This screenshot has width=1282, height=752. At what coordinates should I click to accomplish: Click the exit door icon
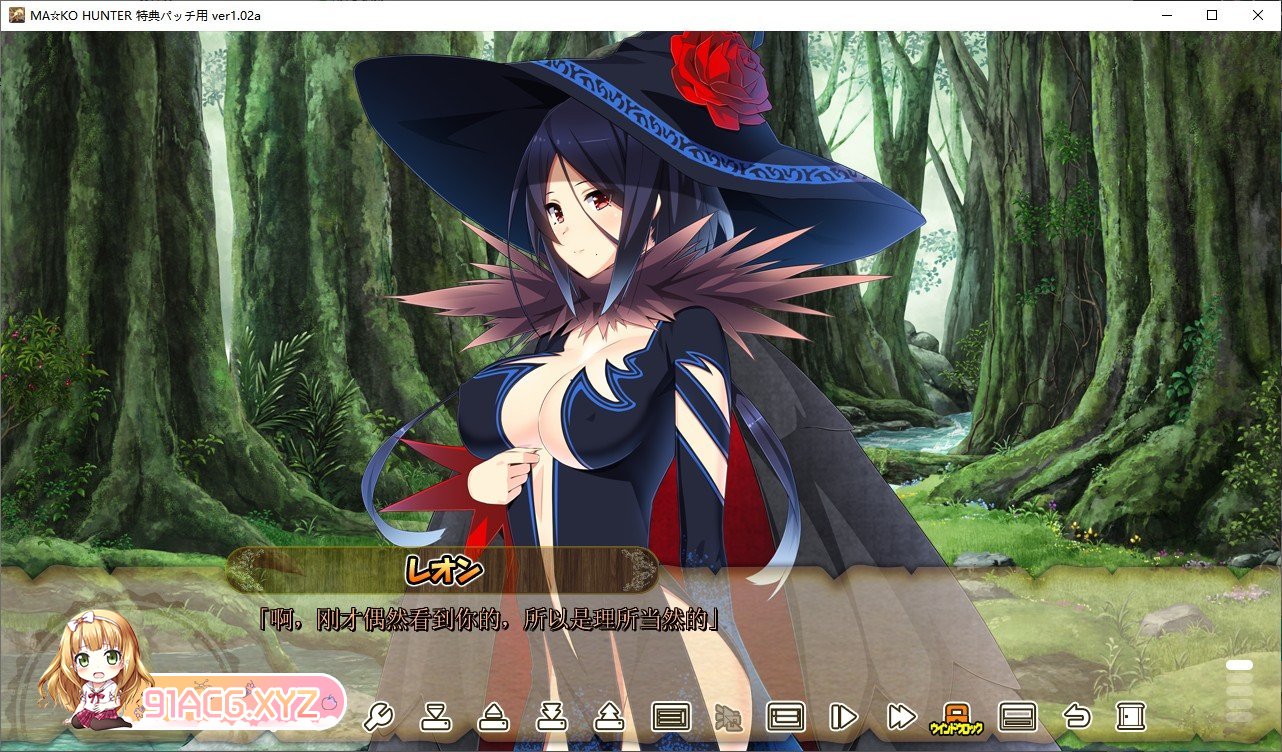pyautogui.click(x=1131, y=717)
